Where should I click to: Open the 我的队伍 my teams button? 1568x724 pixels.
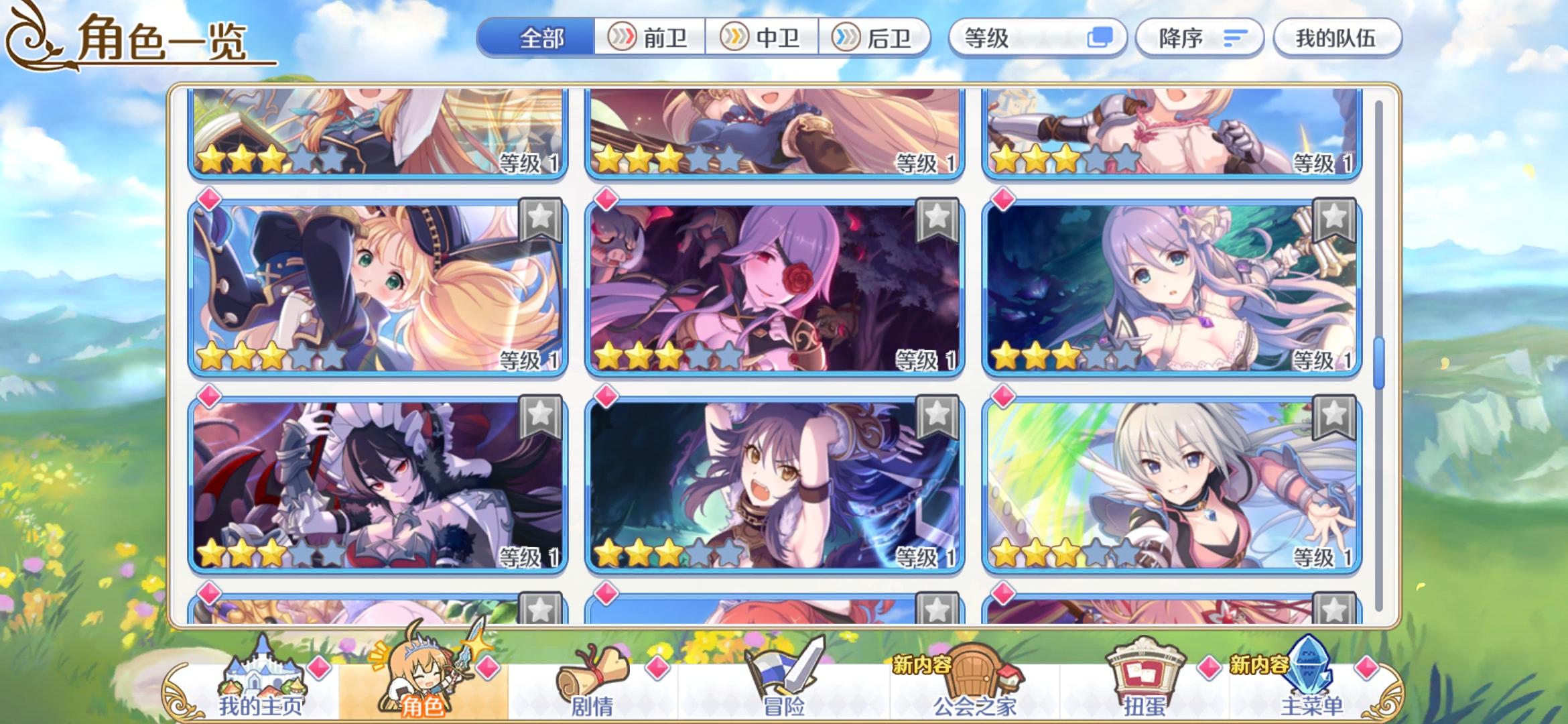(1337, 38)
